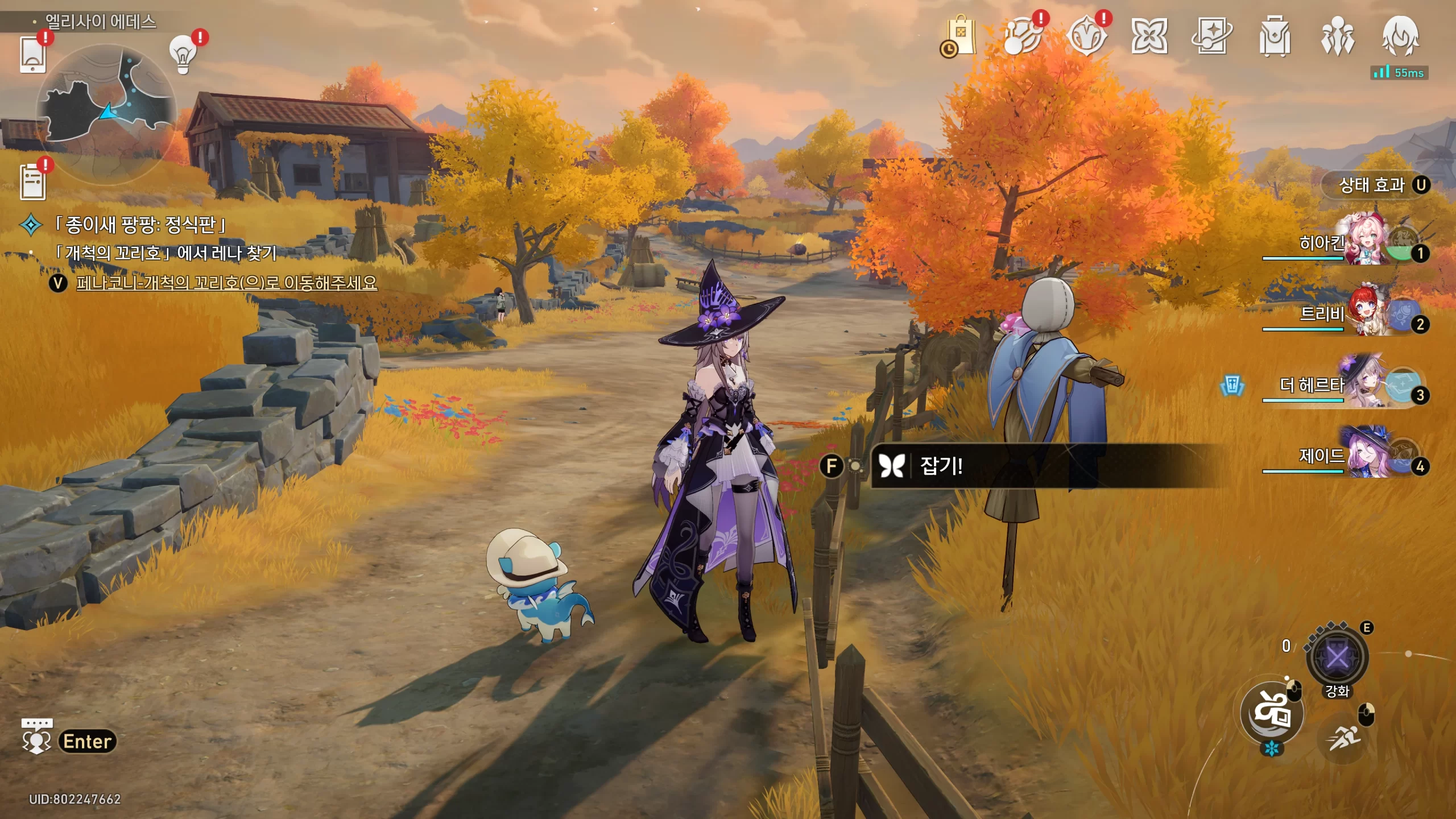1456x819 pixels.
Task: Follow the underlined Penacony travel quest link
Action: (x=226, y=283)
